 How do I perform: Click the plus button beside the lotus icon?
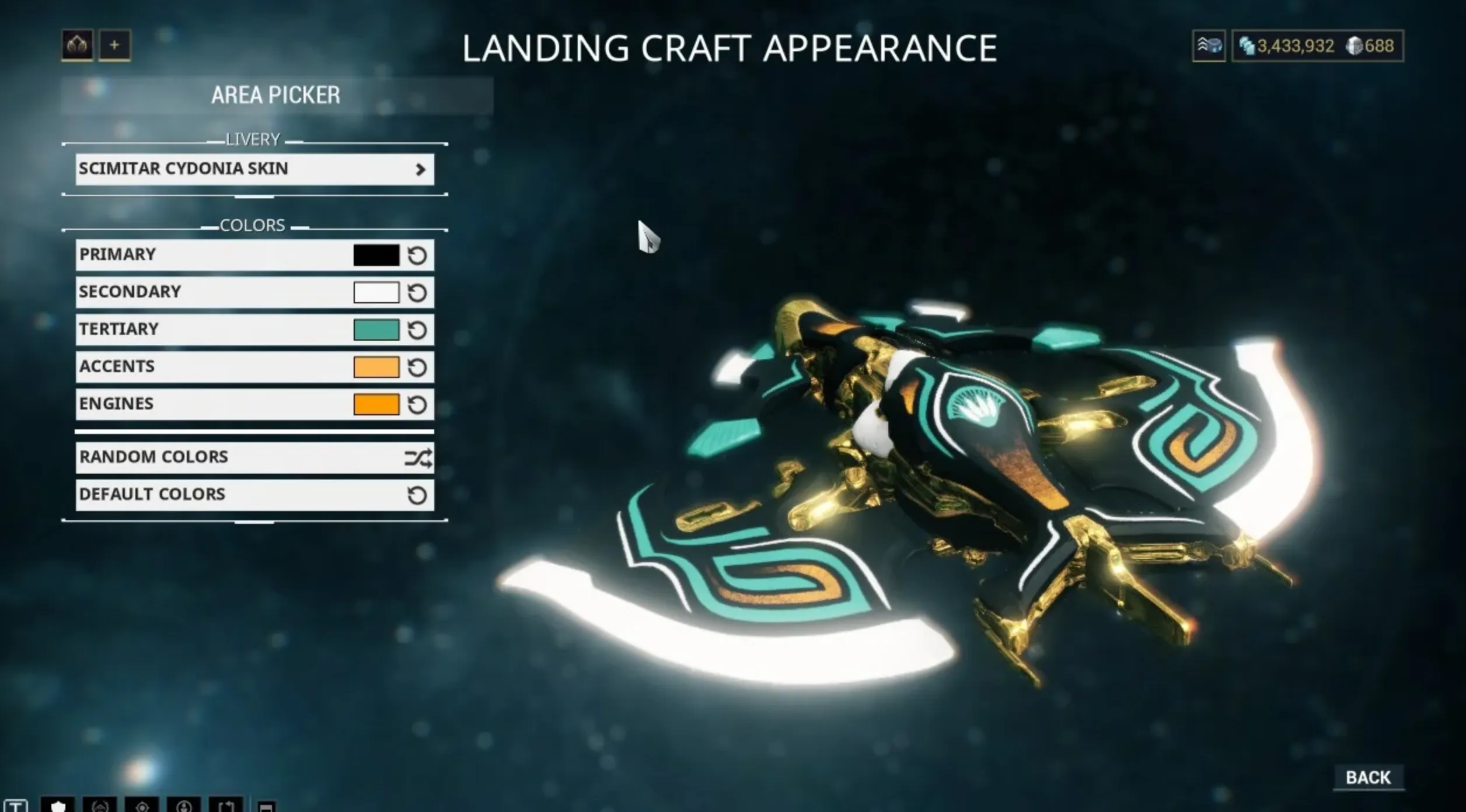(x=114, y=45)
